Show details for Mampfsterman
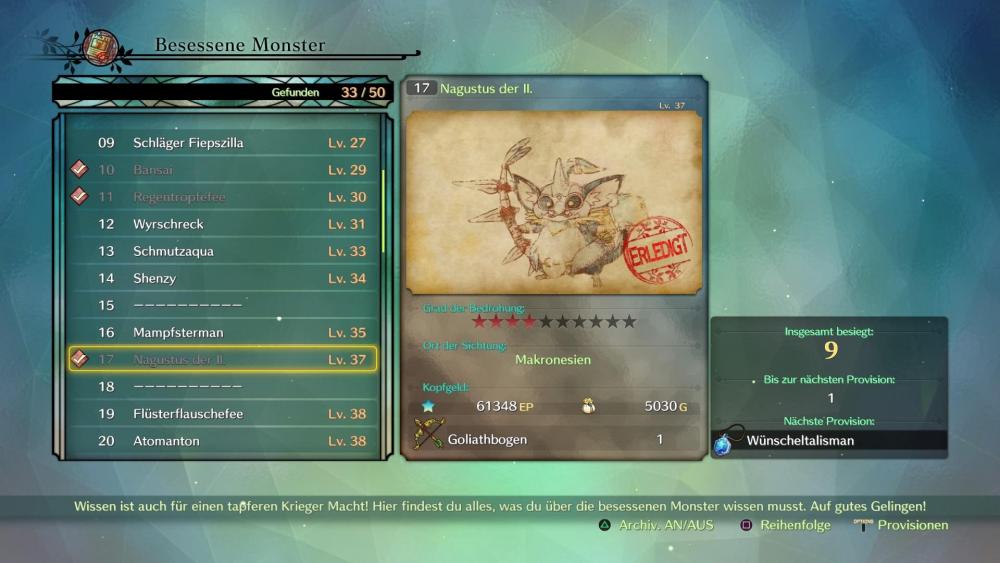 222,332
